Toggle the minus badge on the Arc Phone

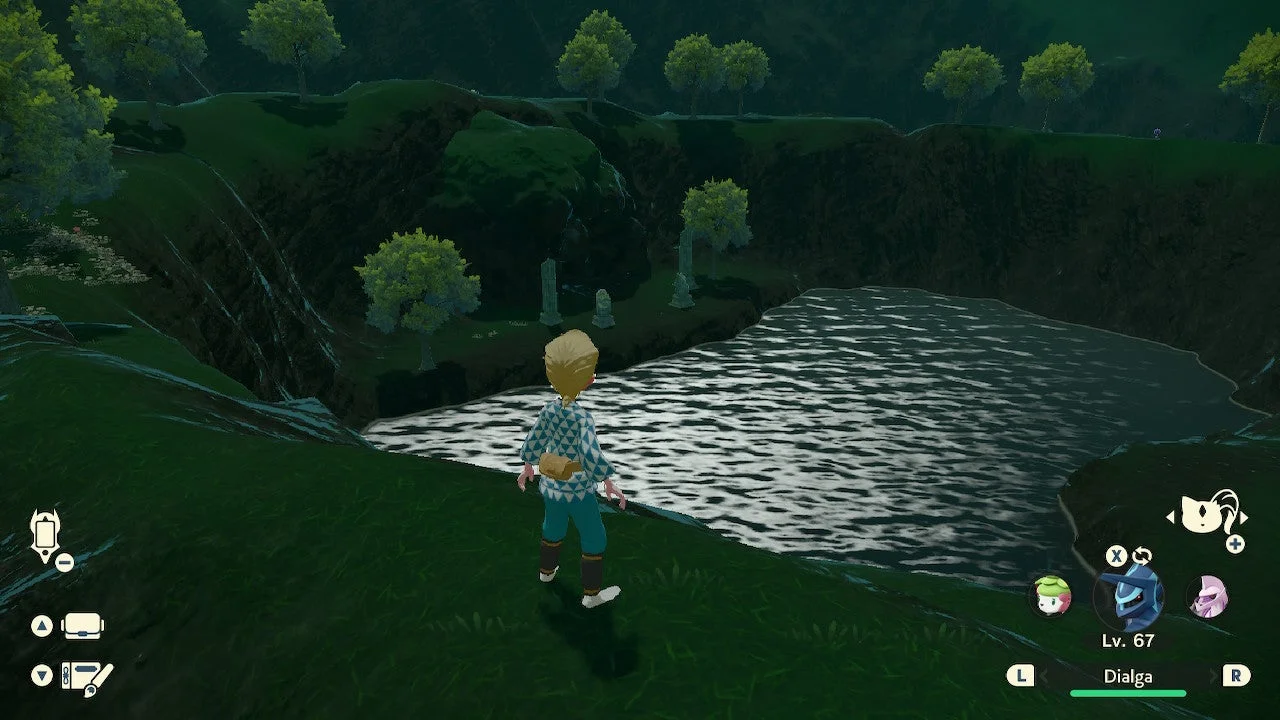tap(66, 561)
